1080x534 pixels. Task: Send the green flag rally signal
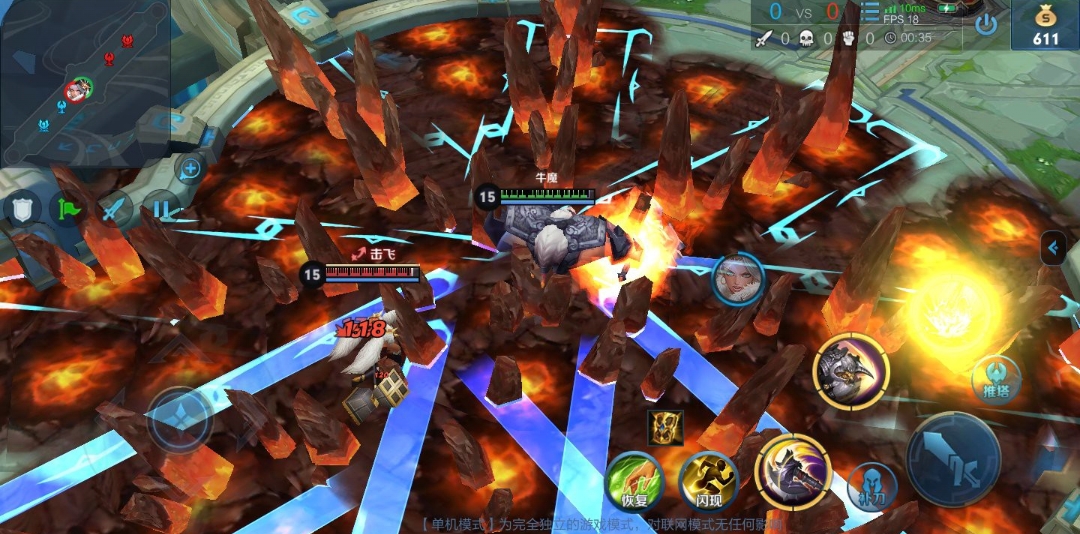point(70,210)
